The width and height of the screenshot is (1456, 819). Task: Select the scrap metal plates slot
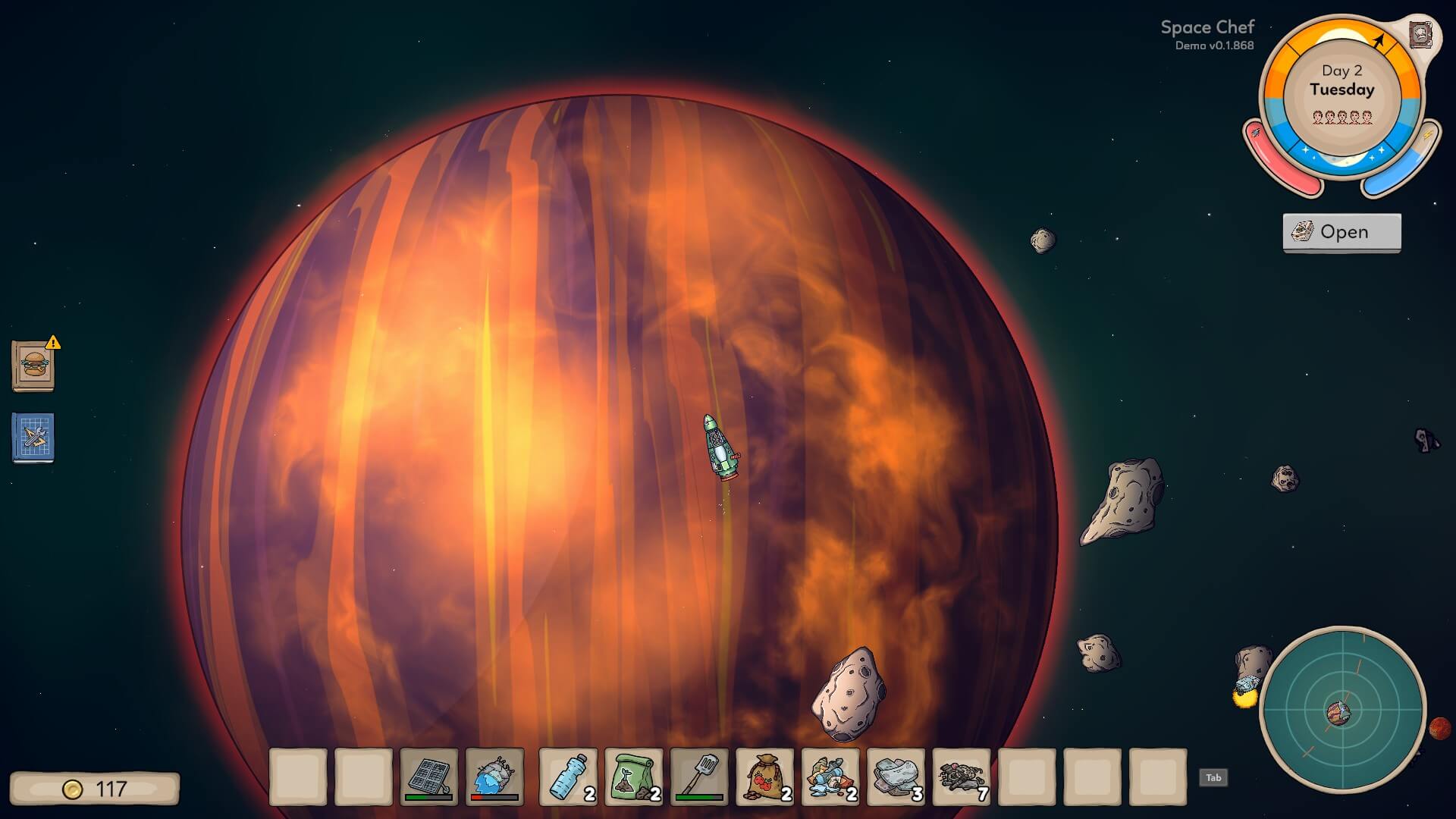pos(896,777)
